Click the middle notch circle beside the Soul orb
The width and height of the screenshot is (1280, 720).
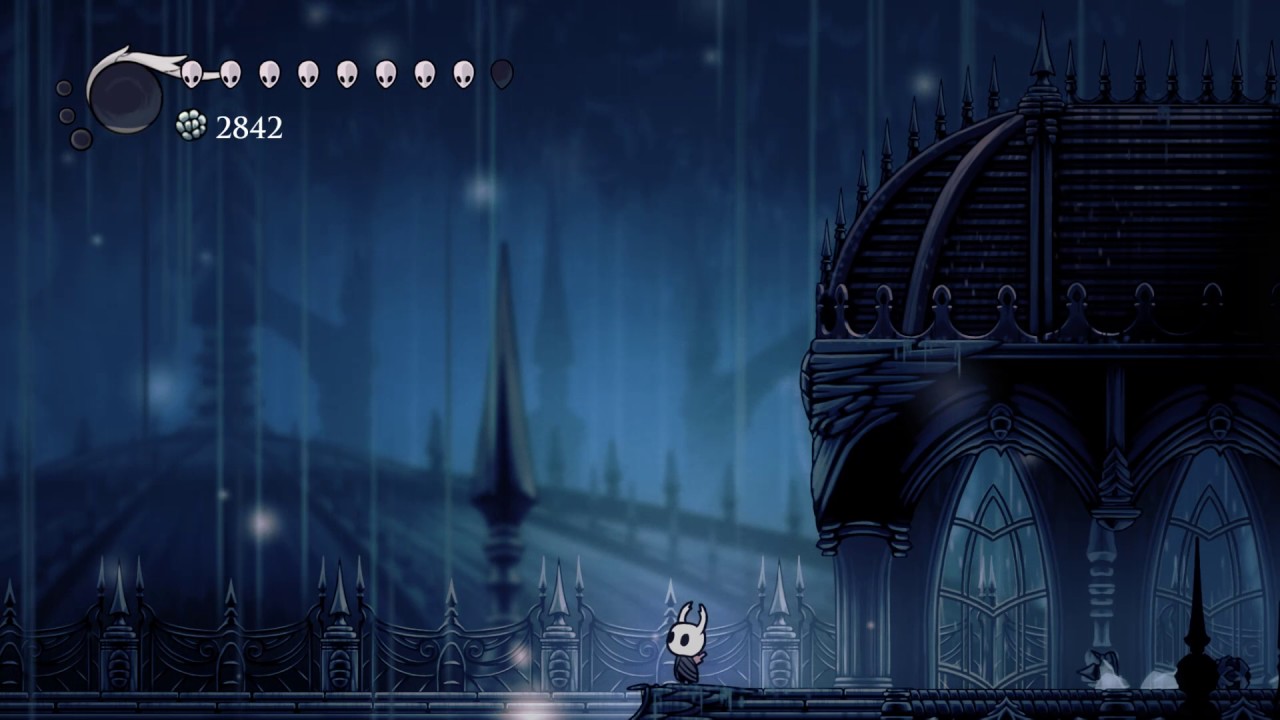[66, 115]
